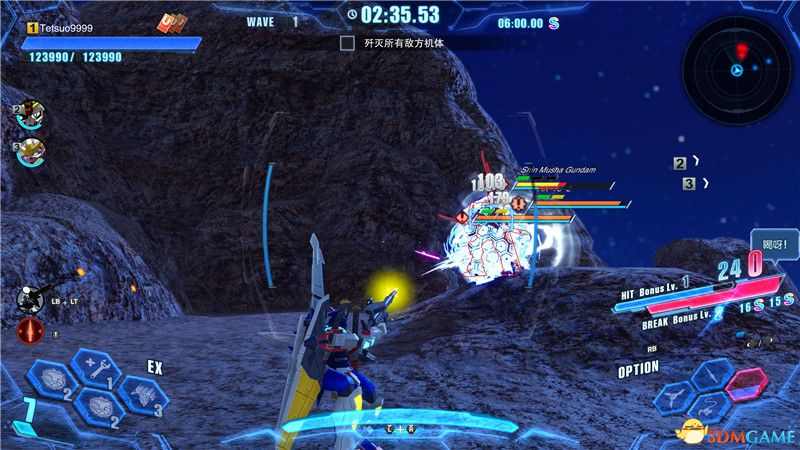Select the three-blade propeller option hexagon

click(x=675, y=398)
